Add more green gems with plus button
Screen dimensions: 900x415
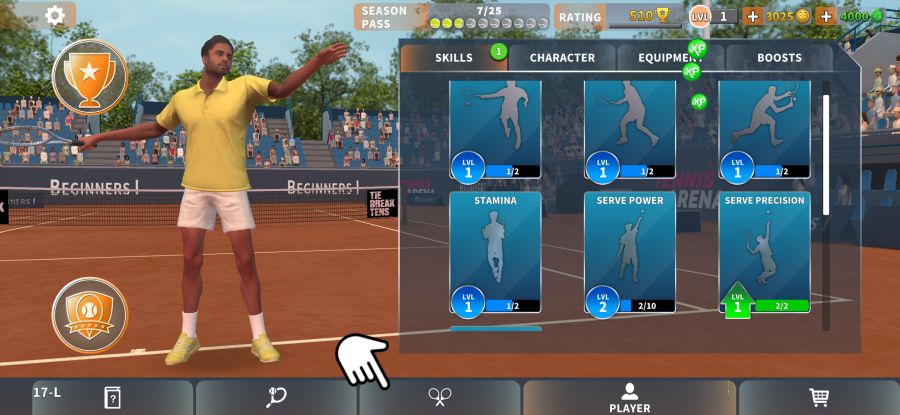825,17
